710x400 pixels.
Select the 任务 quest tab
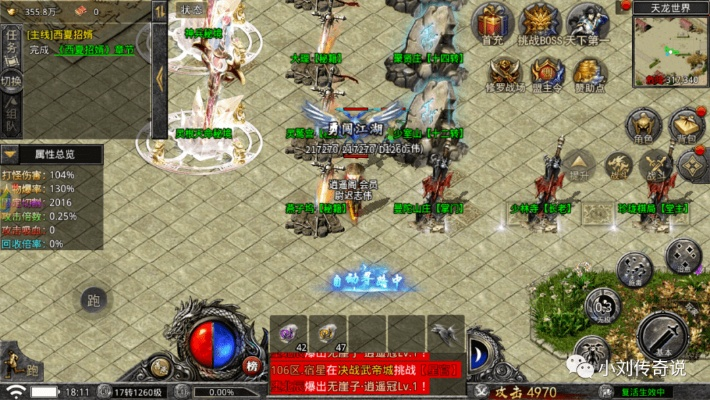(11, 44)
